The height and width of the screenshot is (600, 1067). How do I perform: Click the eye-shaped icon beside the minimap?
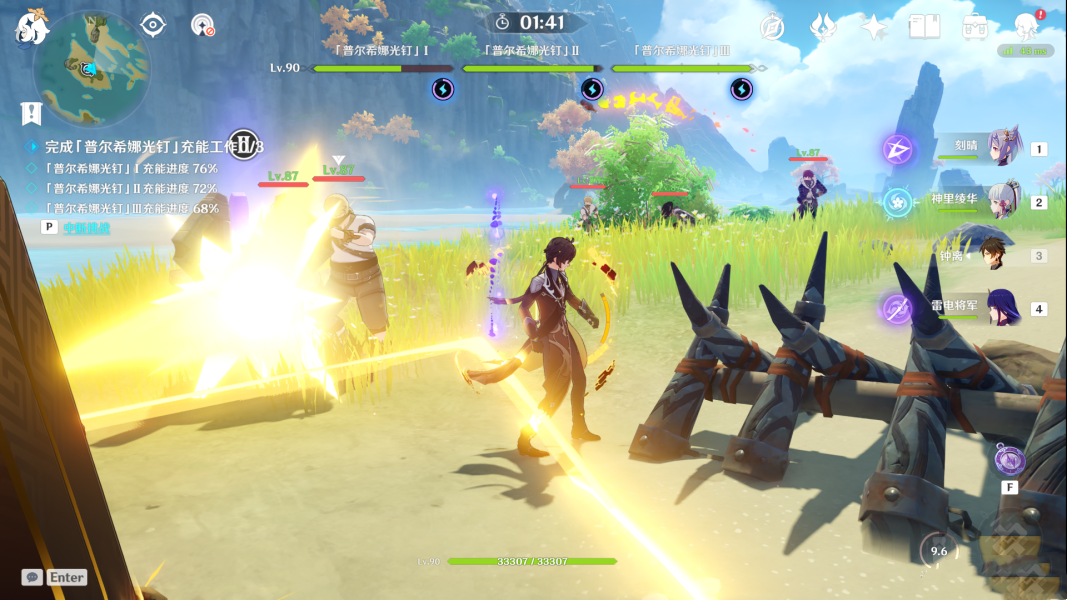coord(153,25)
